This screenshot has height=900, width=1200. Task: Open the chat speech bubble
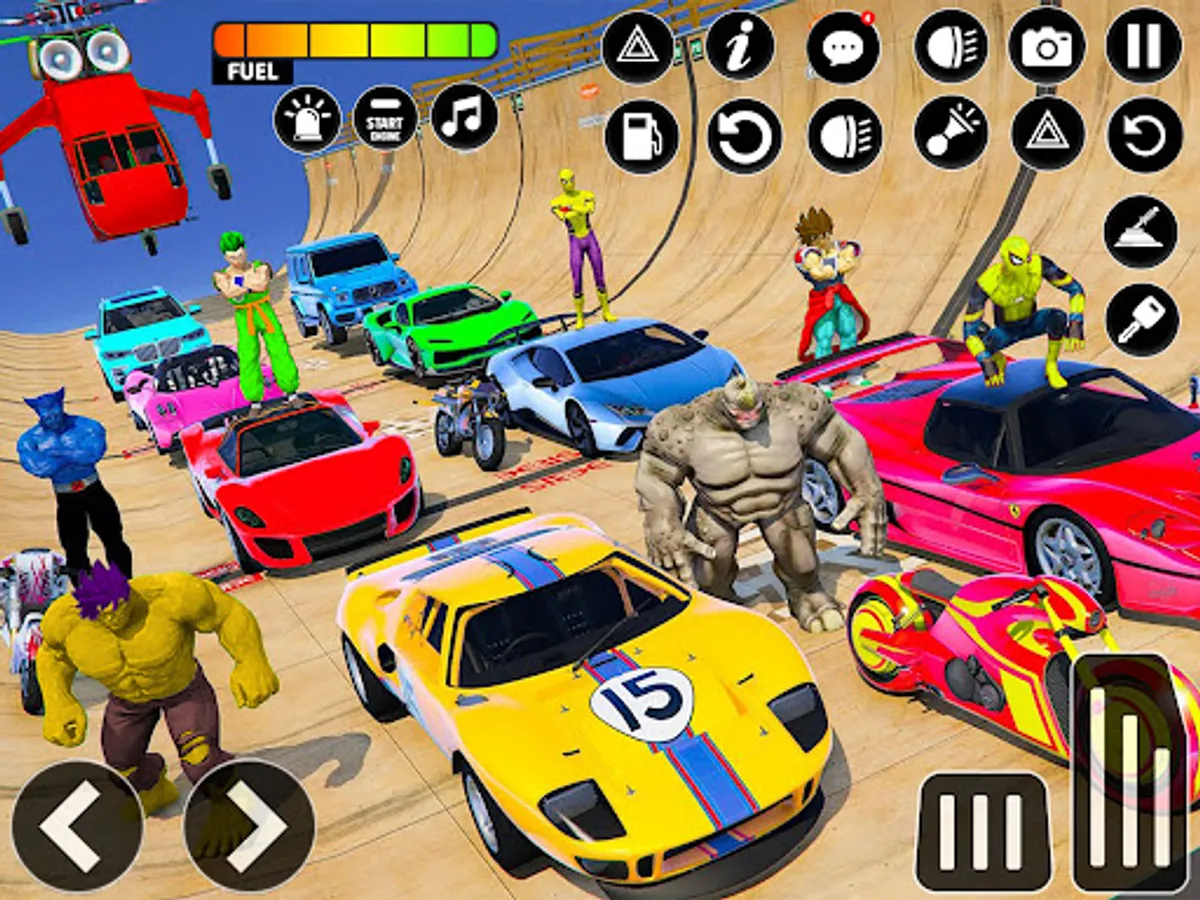click(843, 47)
